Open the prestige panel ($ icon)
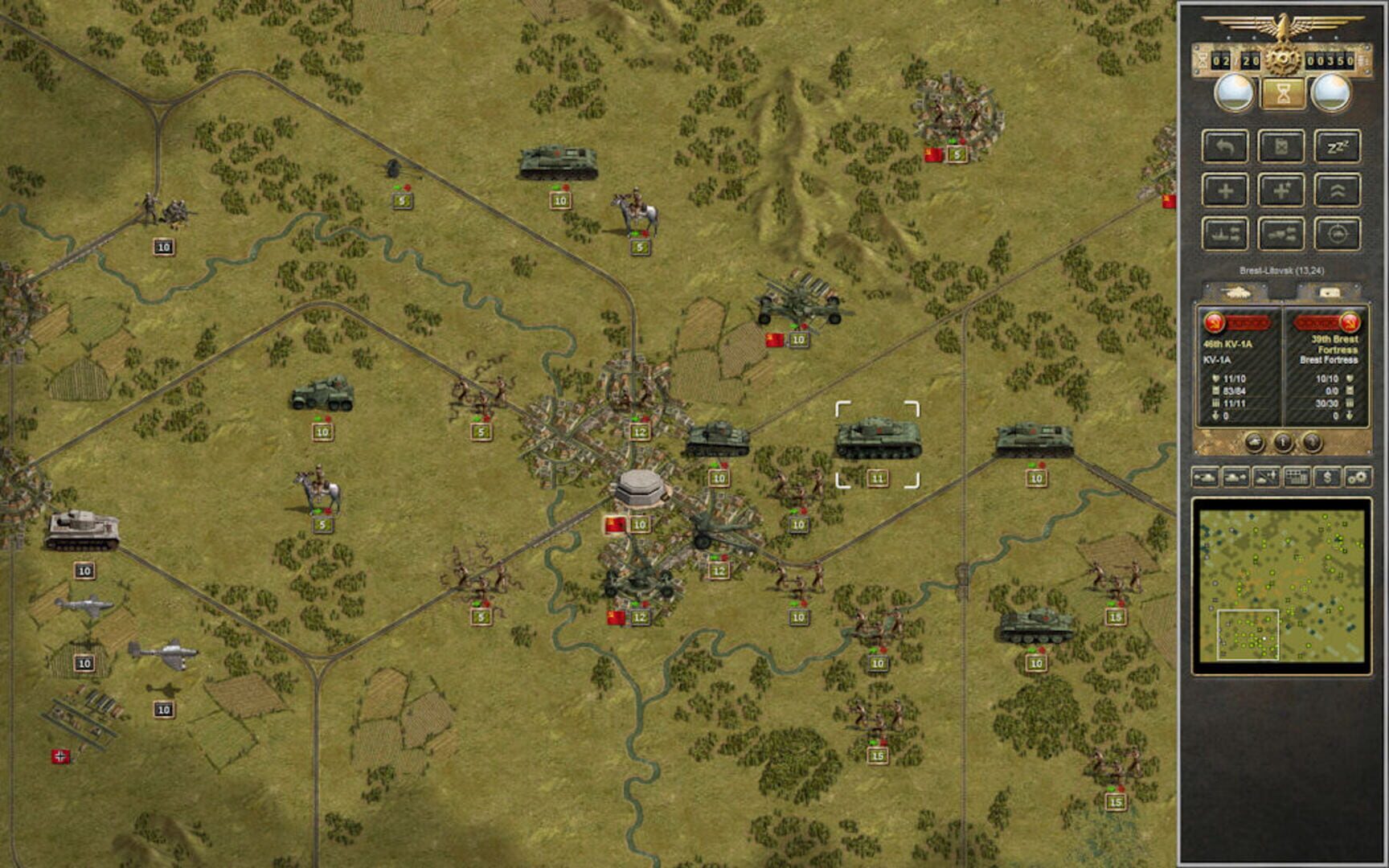This screenshot has width=1389, height=868. coord(1326,478)
